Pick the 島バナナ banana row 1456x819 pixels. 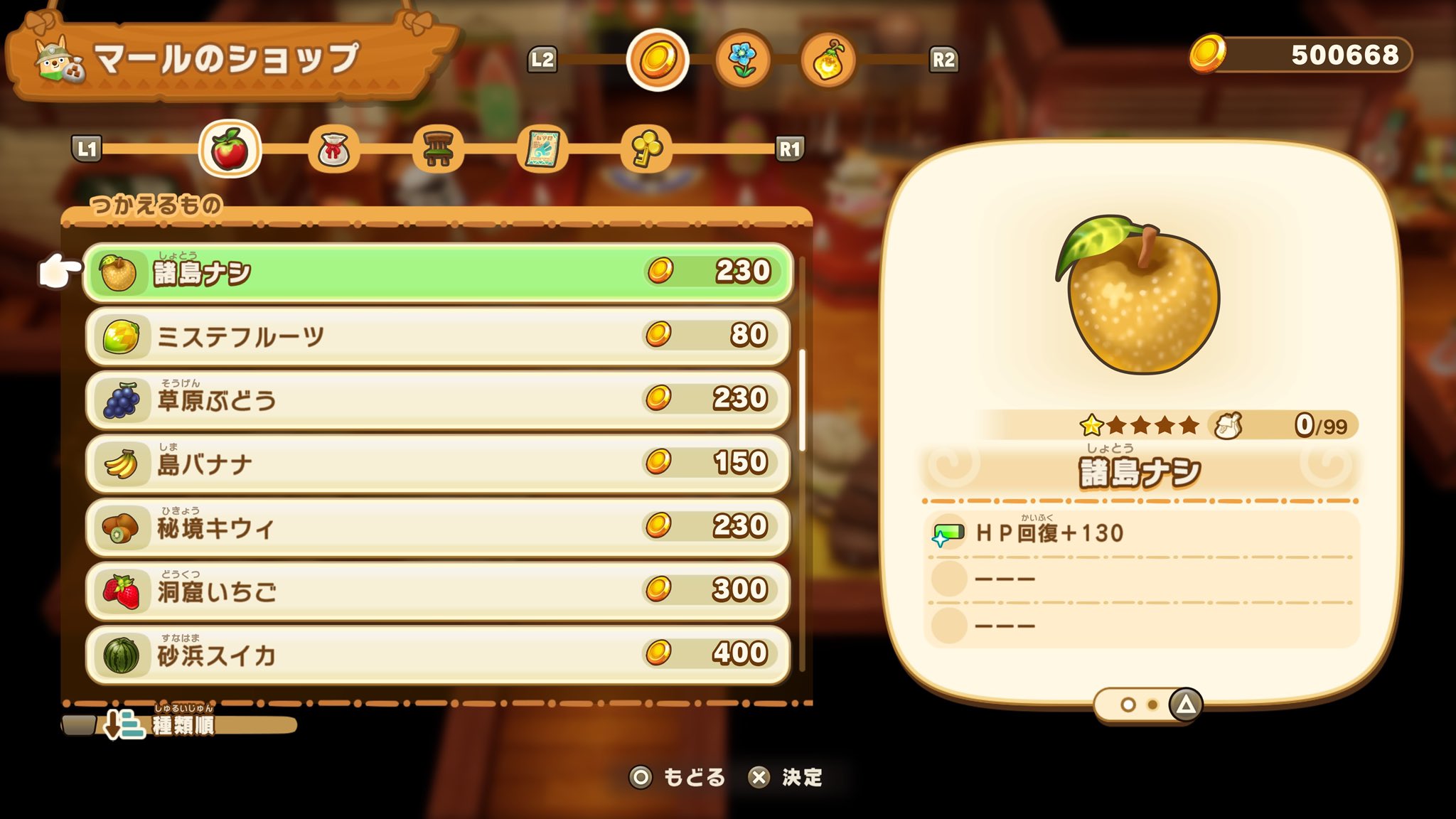coord(437,464)
